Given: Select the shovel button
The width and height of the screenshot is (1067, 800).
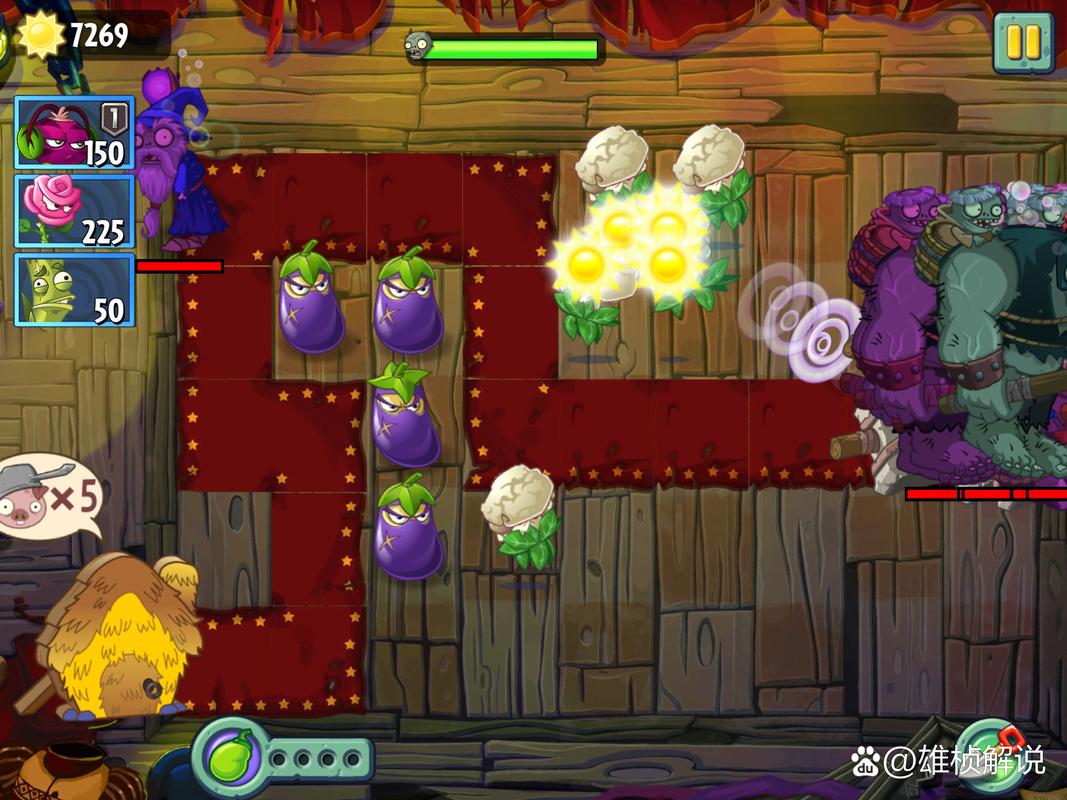Looking at the screenshot, I should pos(990,759).
